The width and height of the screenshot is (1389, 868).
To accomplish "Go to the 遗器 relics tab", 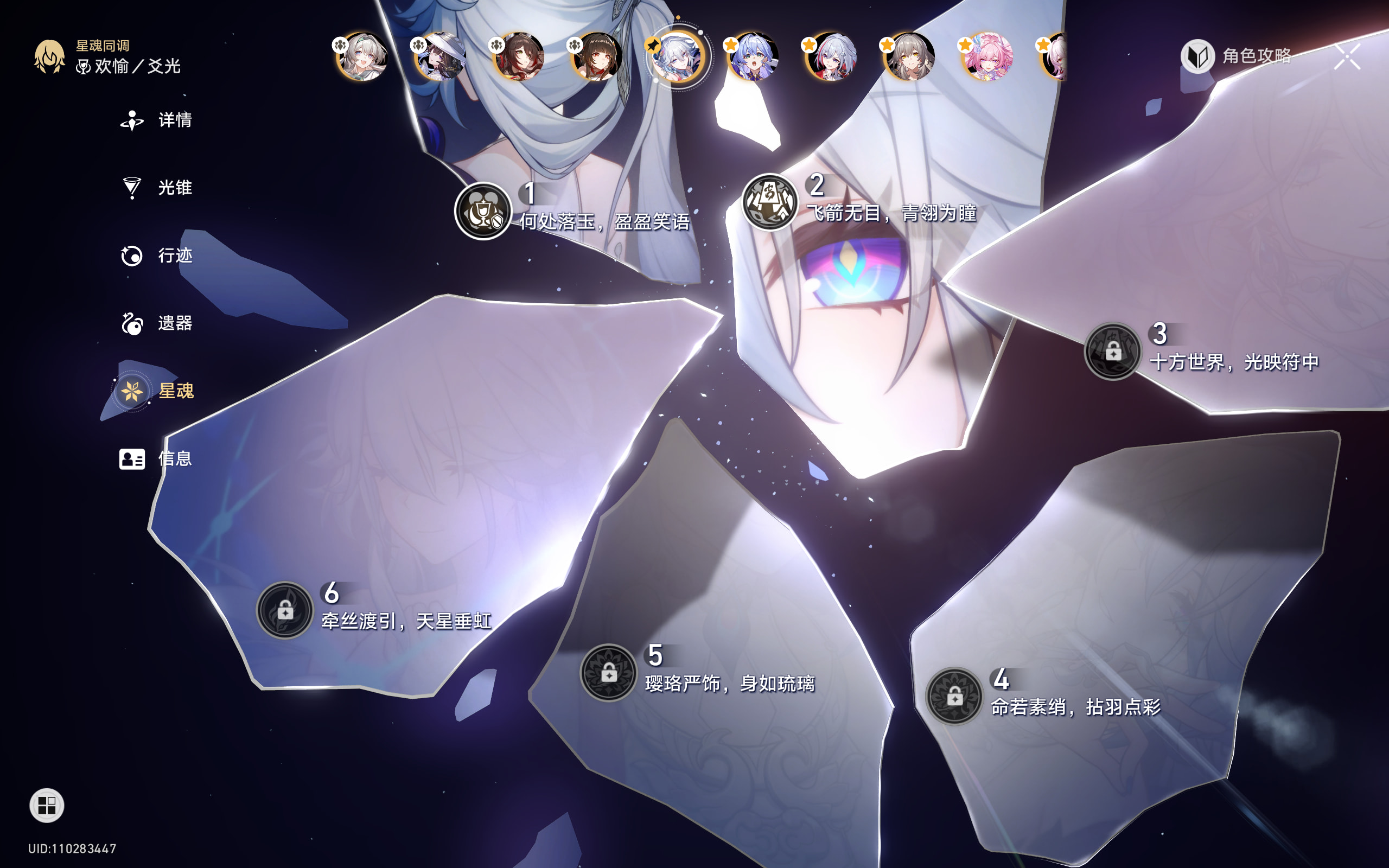I will 157,323.
